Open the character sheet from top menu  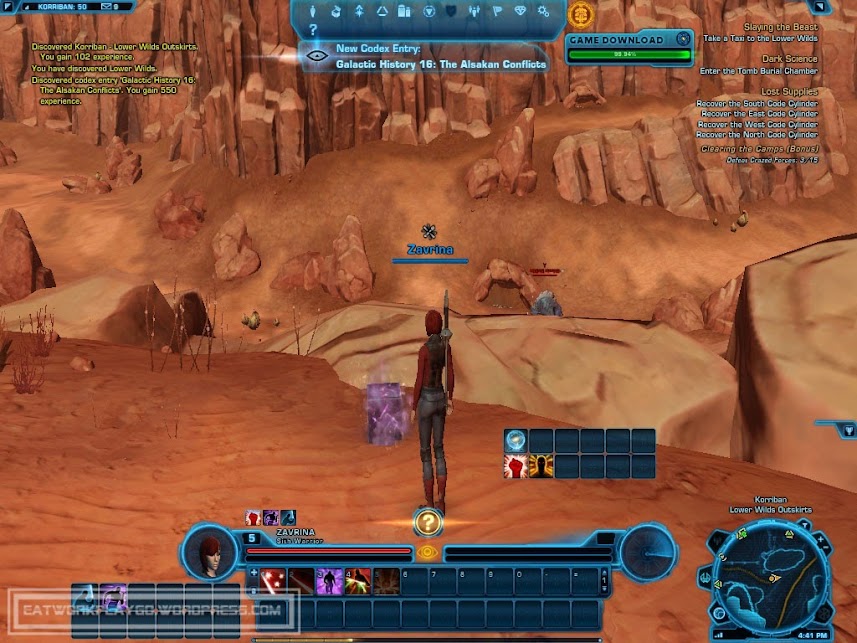(315, 12)
